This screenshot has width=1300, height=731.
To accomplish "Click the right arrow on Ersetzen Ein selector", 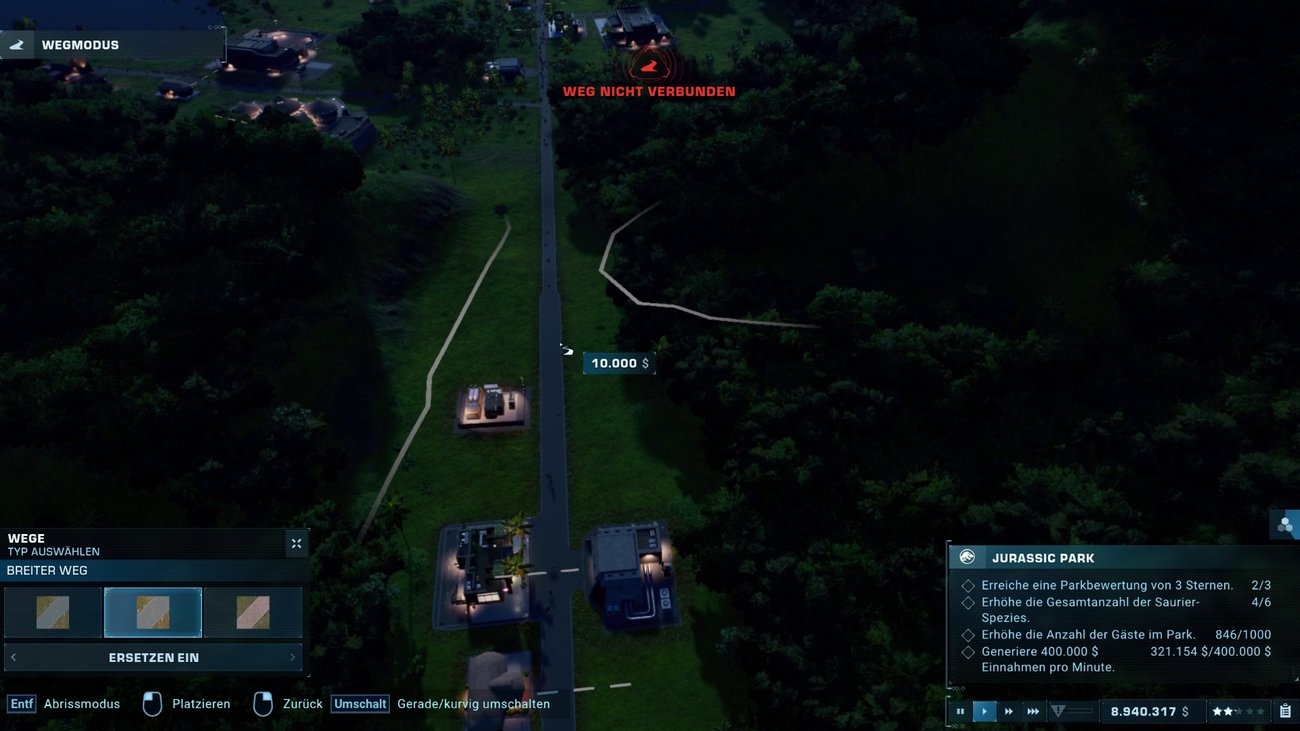I will point(293,657).
